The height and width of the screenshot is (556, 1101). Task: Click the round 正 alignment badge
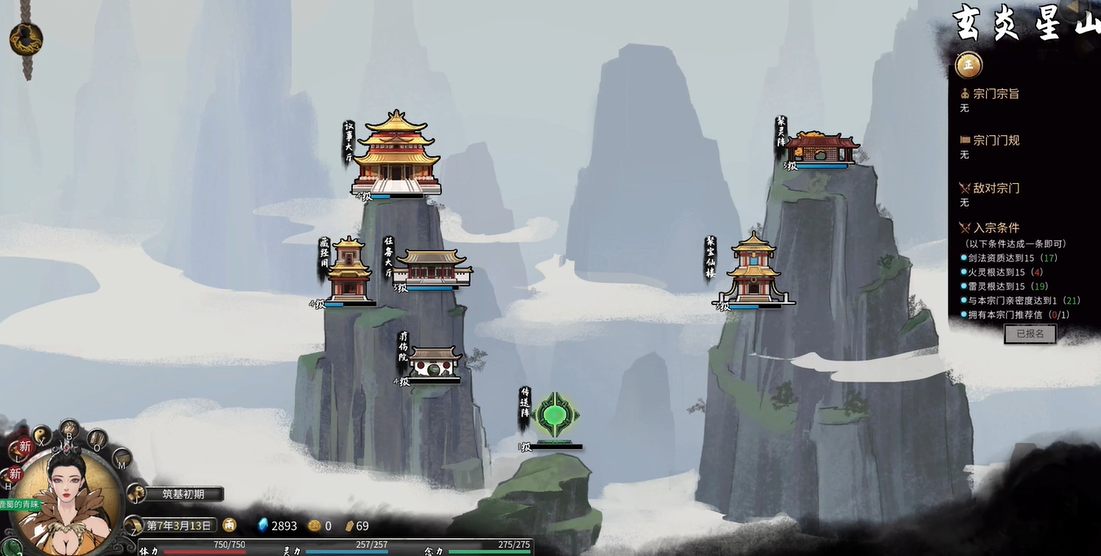point(967,65)
